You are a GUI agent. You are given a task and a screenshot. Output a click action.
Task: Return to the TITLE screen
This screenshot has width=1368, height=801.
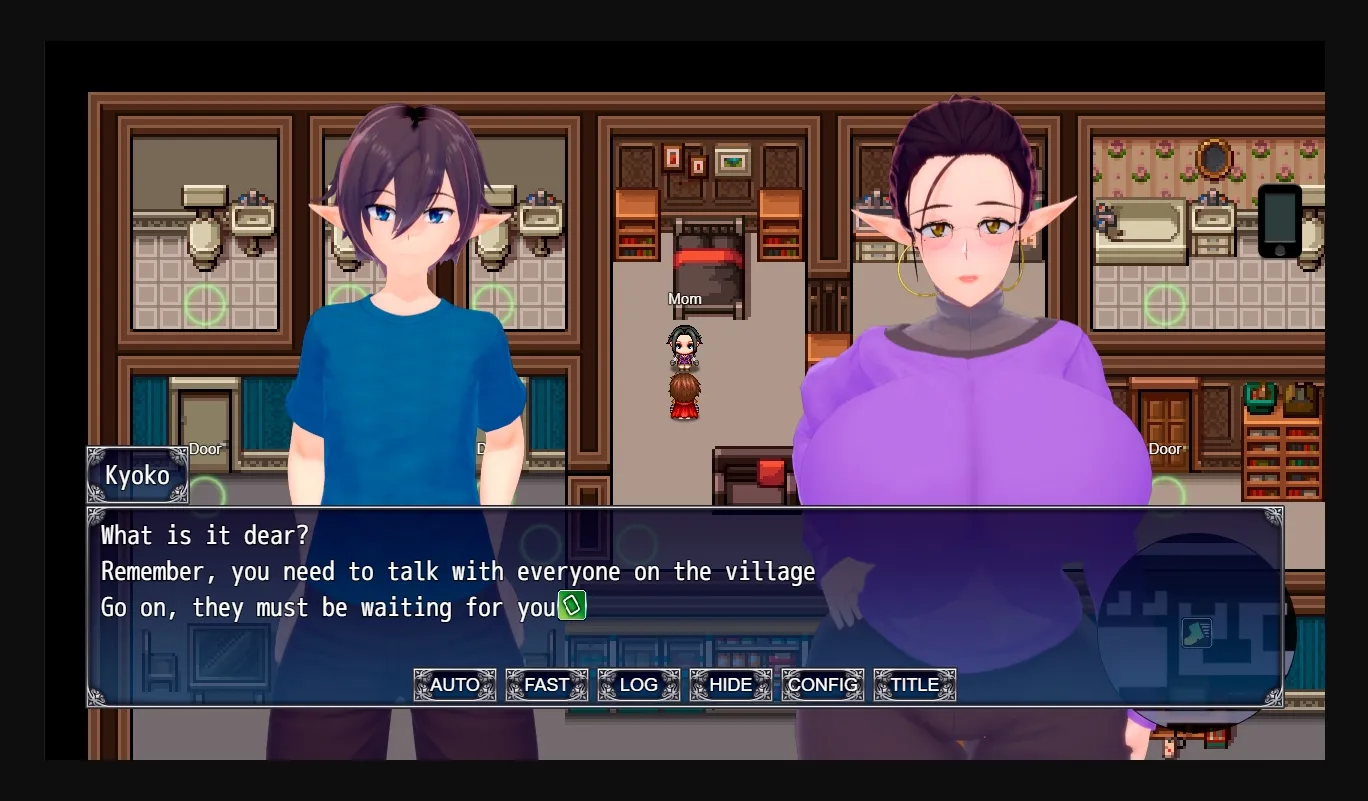[x=914, y=685]
